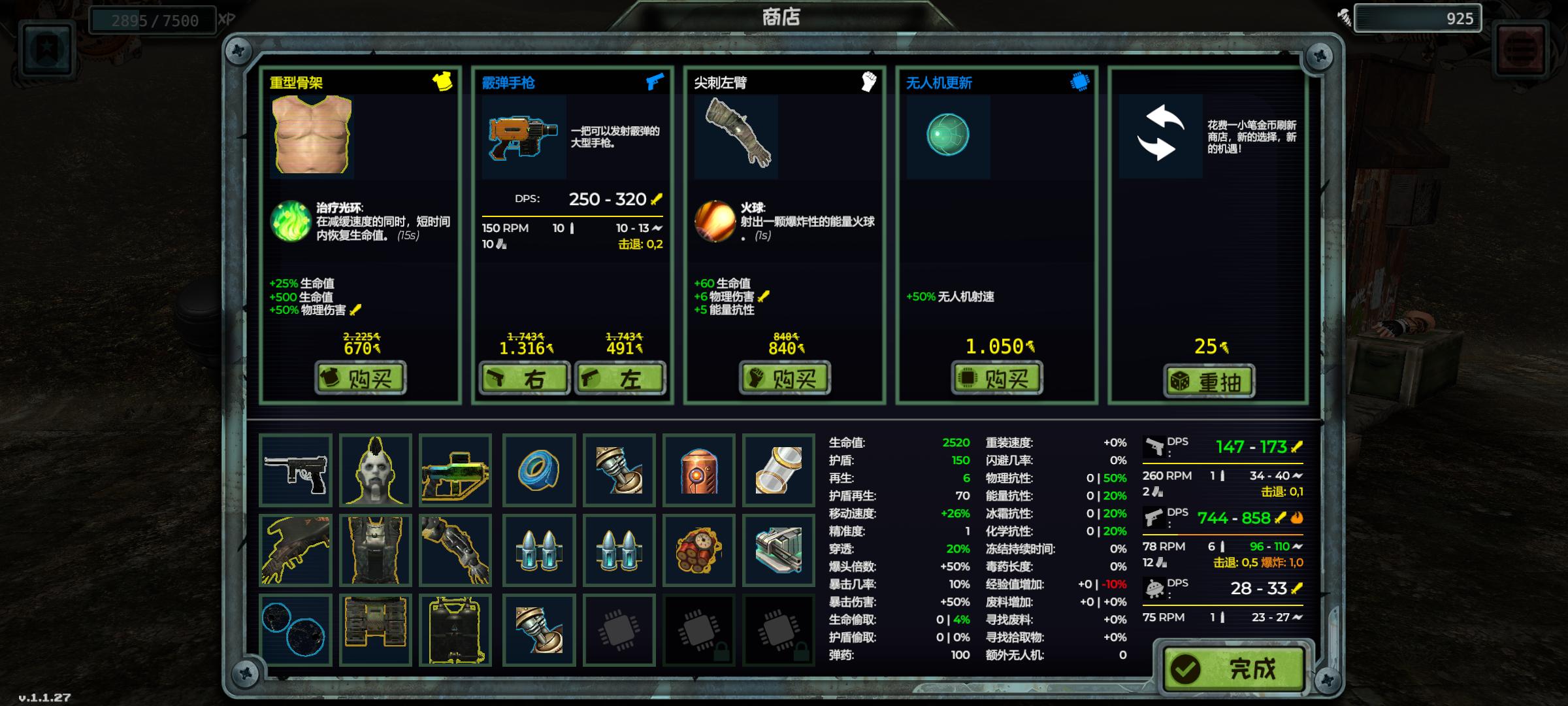
Task: Select the green rifle in the inventory
Action: [x=457, y=469]
